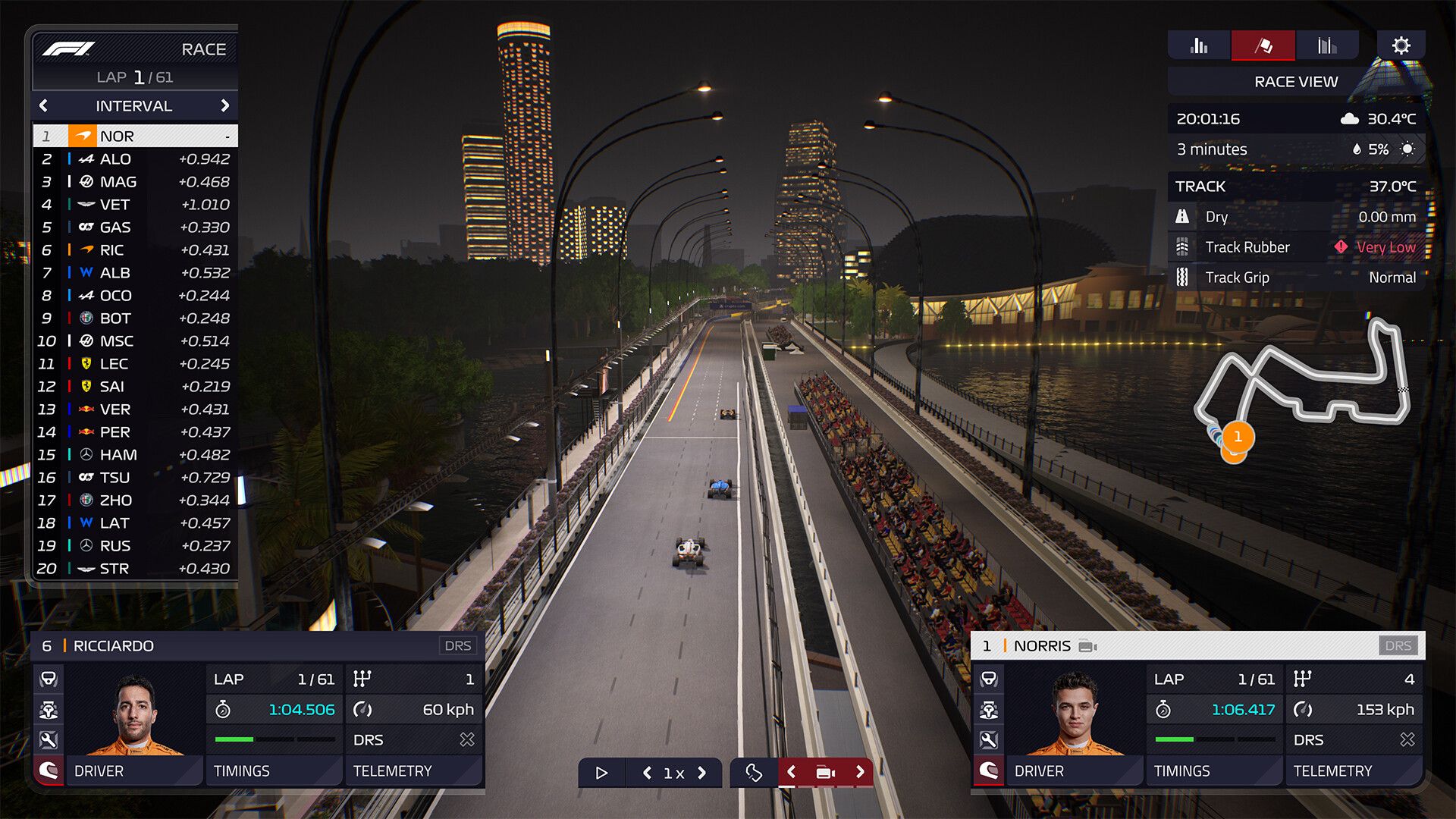The image size is (1456, 819).
Task: Click the wrench icon on Ricciardo's panel
Action: 49,740
